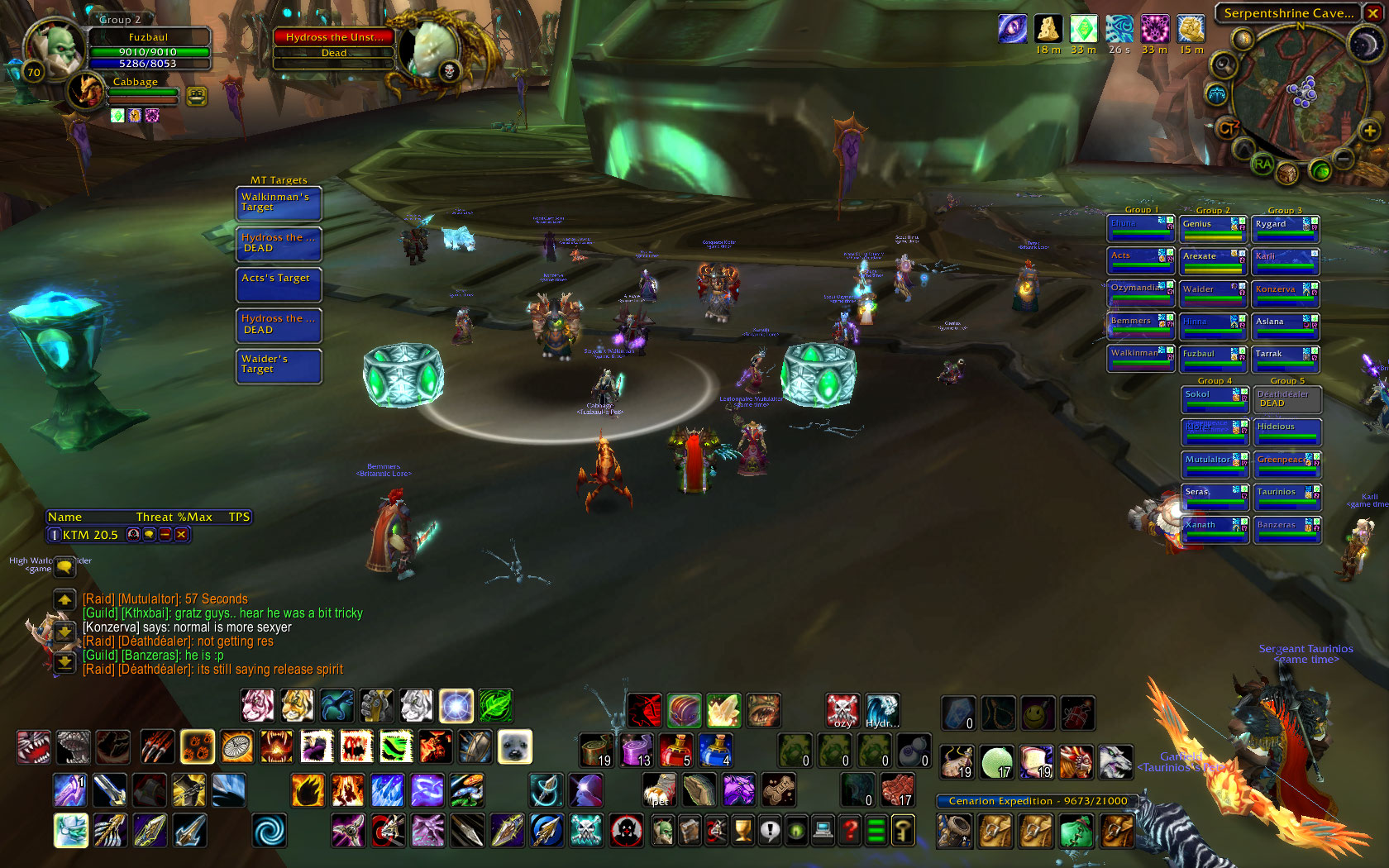Screen dimensions: 1389x868
Task: Select Genius in the raid frames
Action: click(x=1212, y=229)
